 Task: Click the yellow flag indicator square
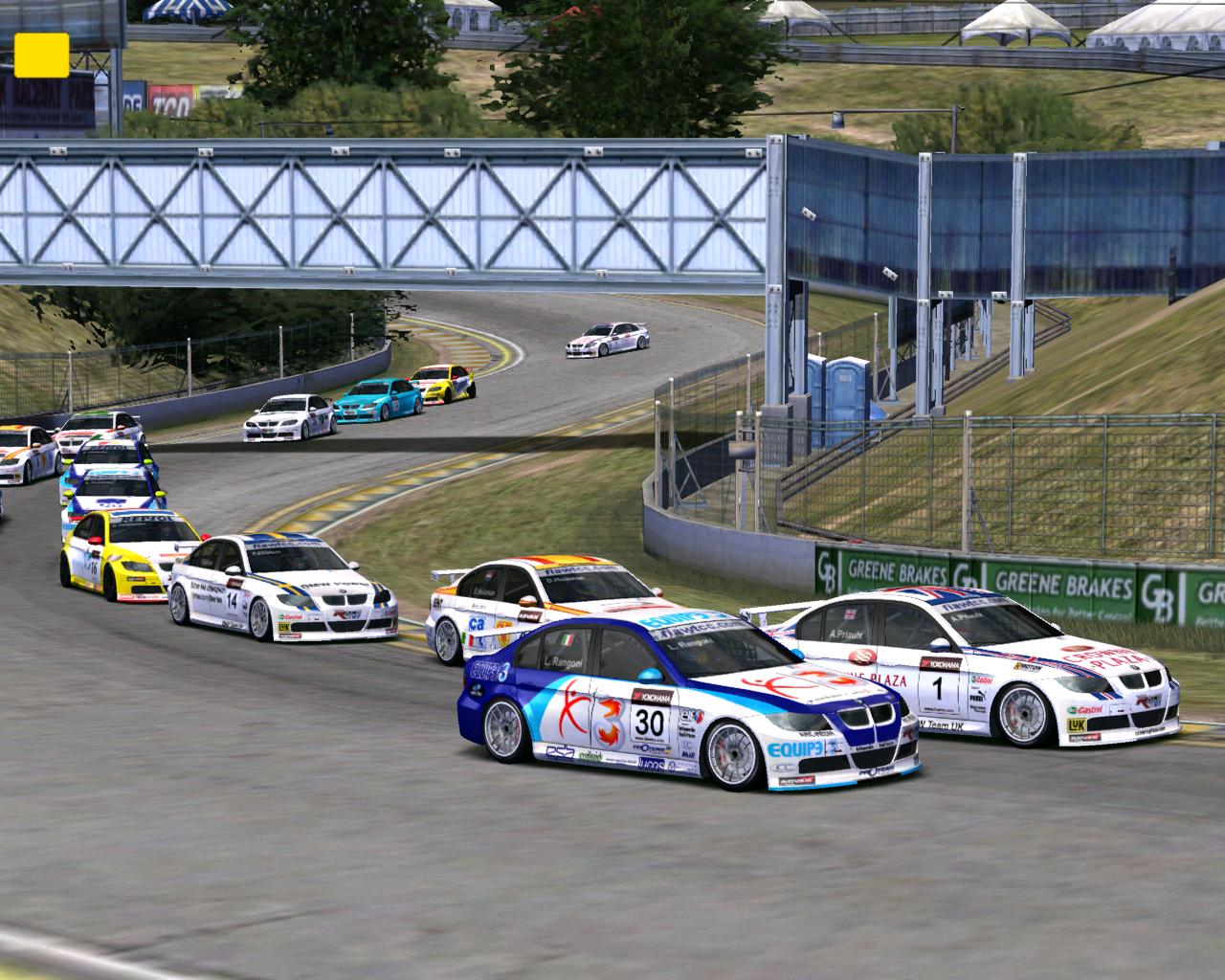[41, 55]
